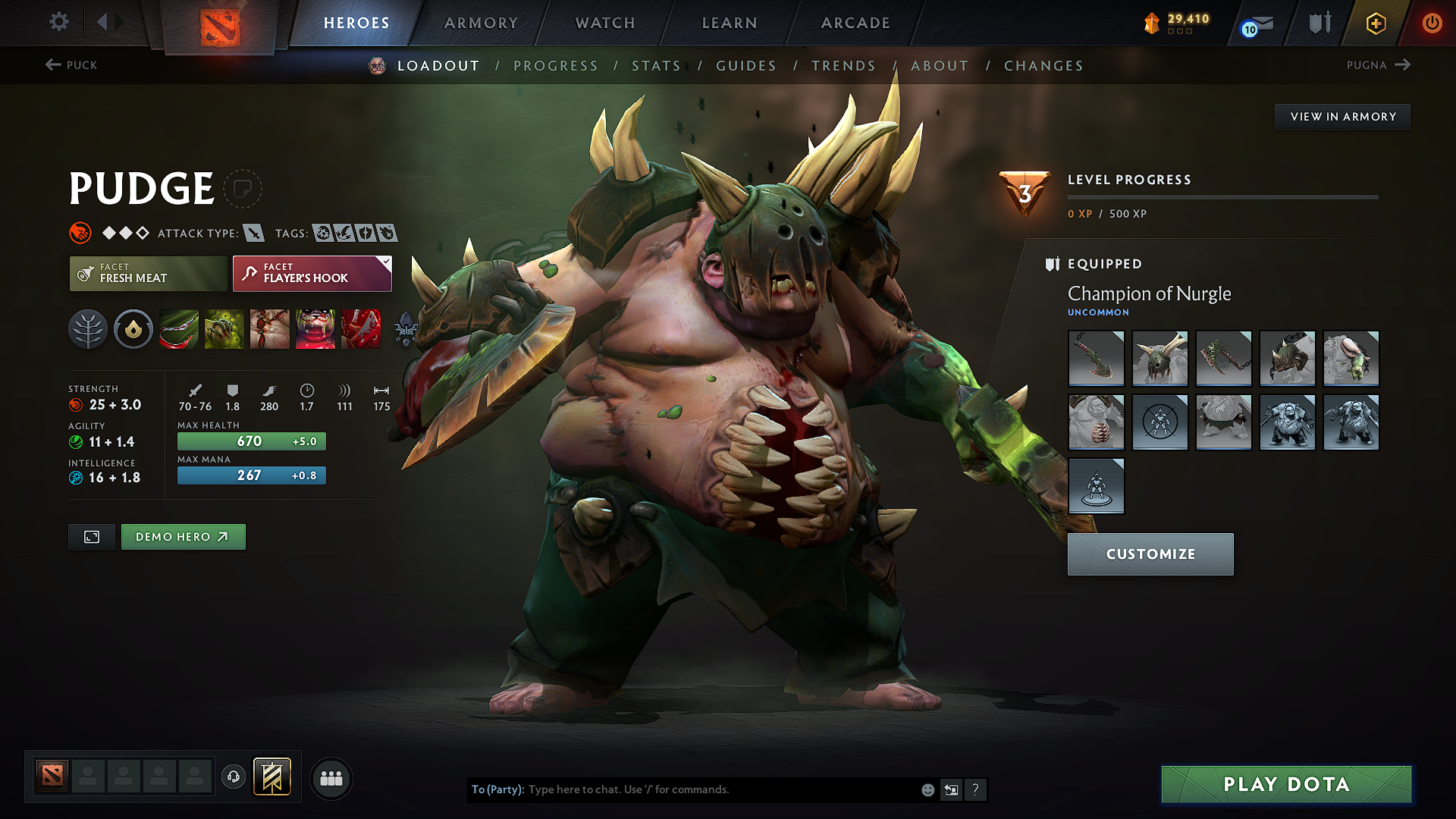This screenshot has width=1456, height=819.
Task: Expand the hero preview to fullscreen
Action: (x=91, y=536)
